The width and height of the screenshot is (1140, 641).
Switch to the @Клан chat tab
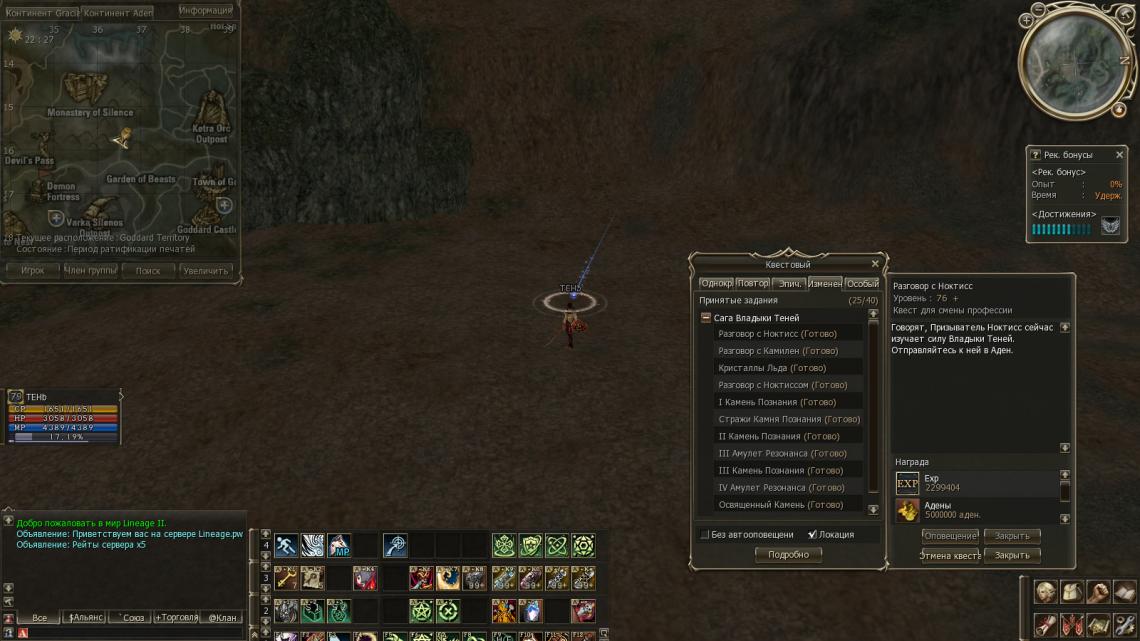click(x=222, y=618)
